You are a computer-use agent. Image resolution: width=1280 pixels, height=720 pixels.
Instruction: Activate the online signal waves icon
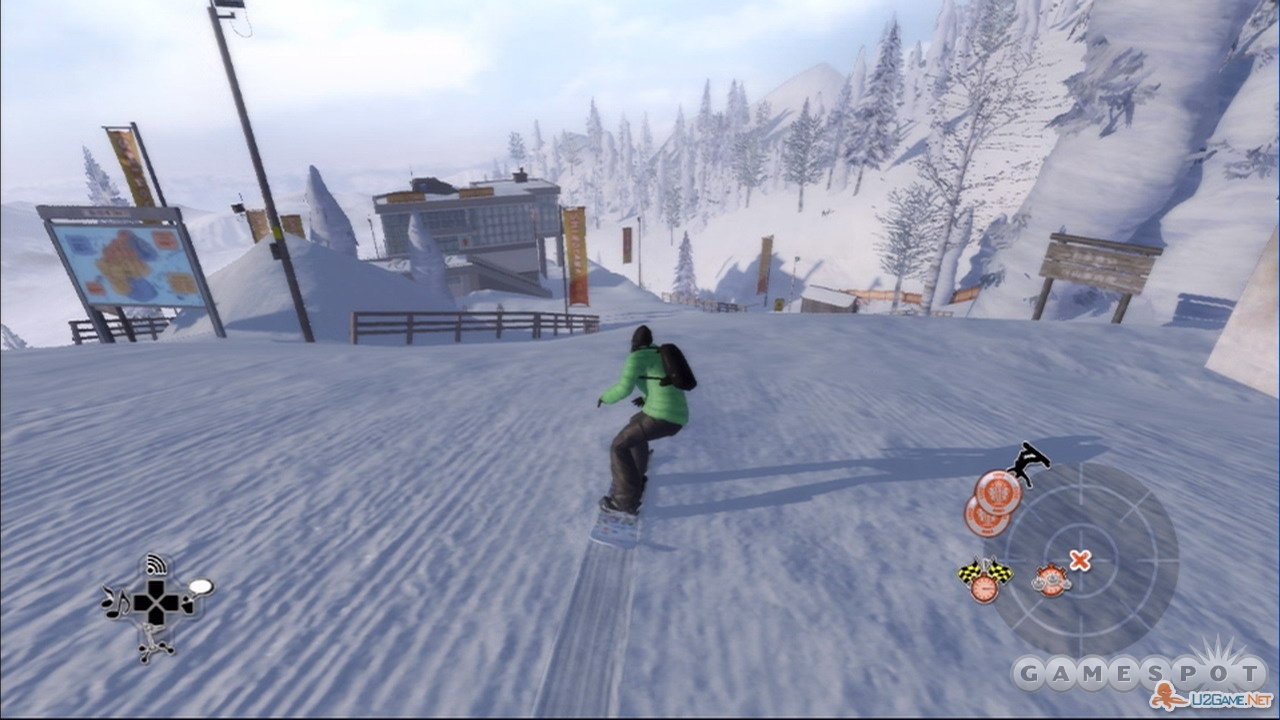154,564
